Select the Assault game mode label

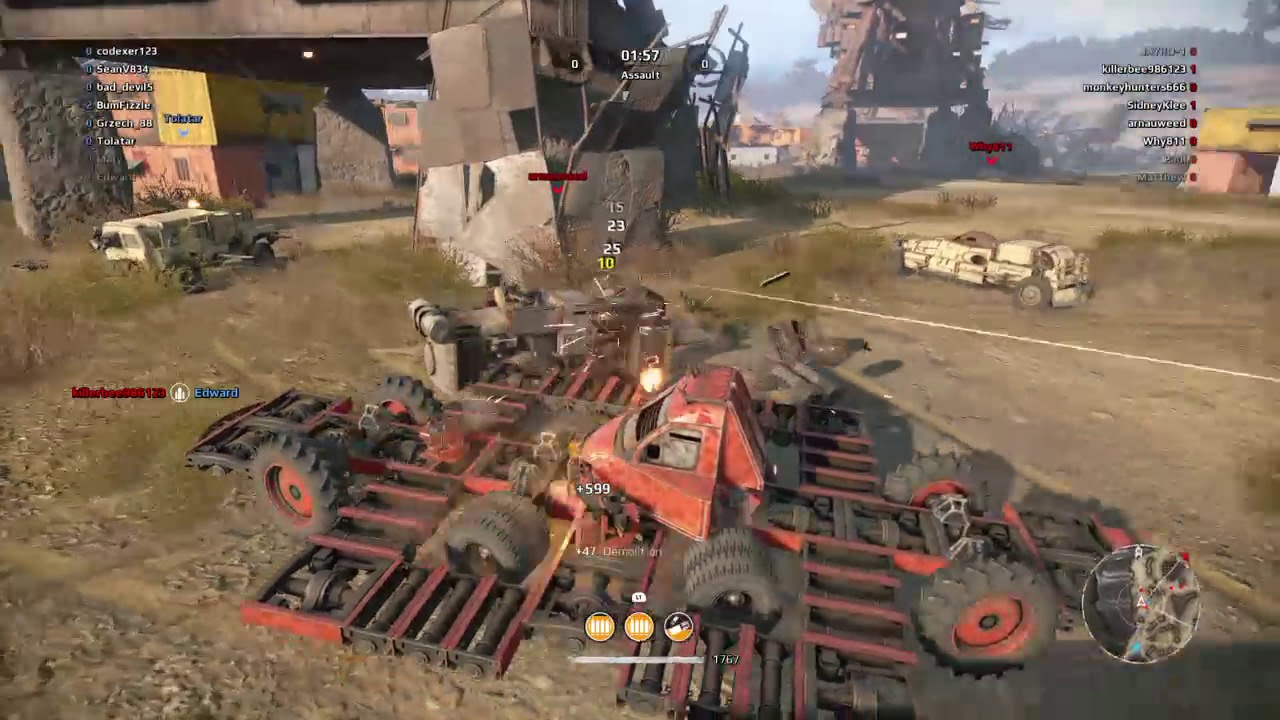point(639,74)
